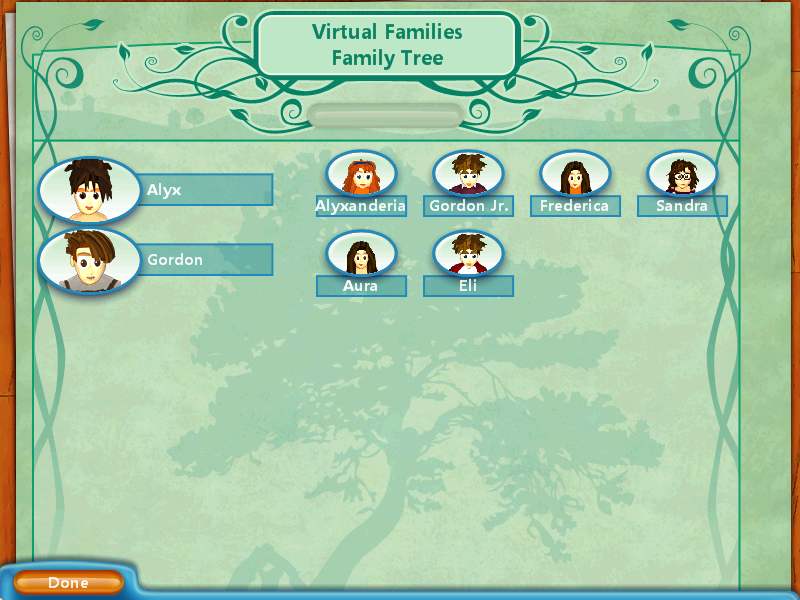This screenshot has width=800, height=600.
Task: Choose Eli's portrait
Action: [468, 254]
